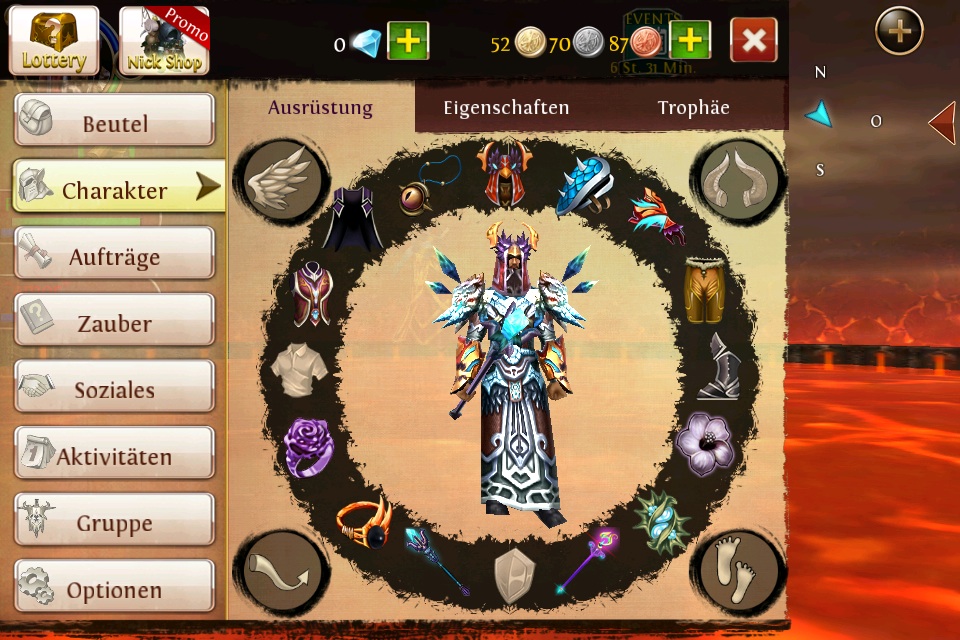The width and height of the screenshot is (960, 640).
Task: Add diamonds with the green plus button
Action: pos(408,41)
